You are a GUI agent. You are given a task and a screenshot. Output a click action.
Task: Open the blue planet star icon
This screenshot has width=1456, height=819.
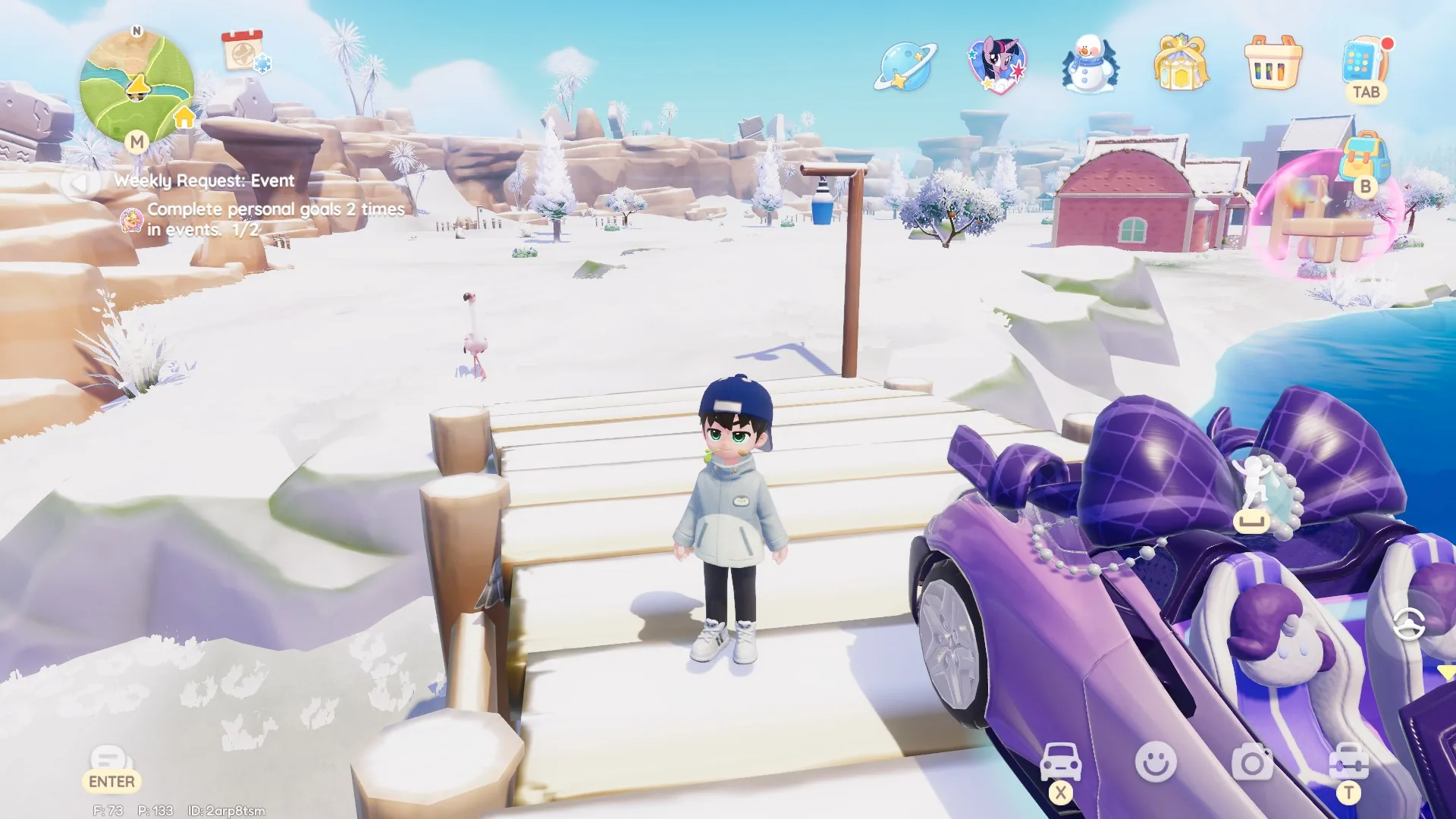point(905,66)
